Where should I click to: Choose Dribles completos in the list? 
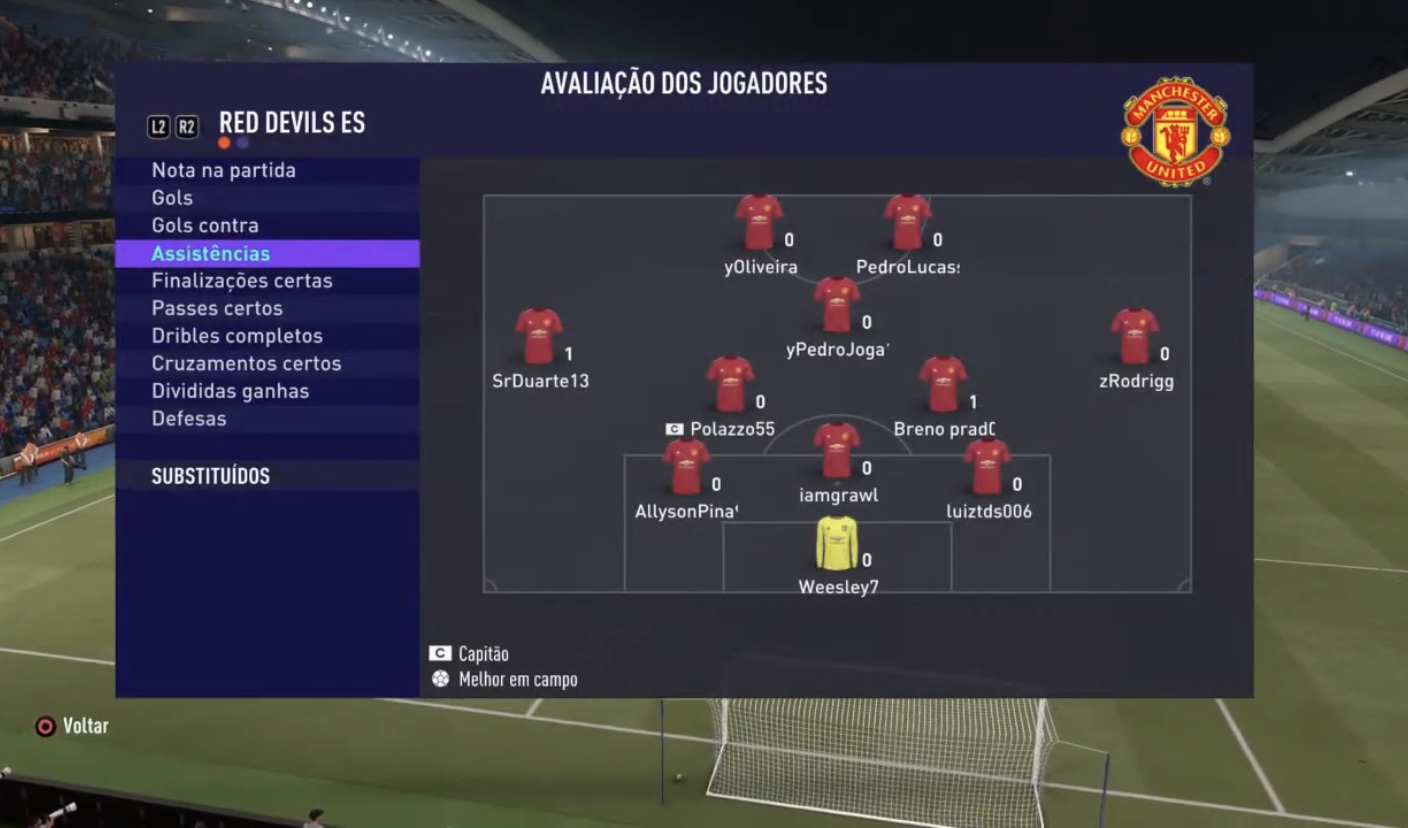tap(237, 336)
